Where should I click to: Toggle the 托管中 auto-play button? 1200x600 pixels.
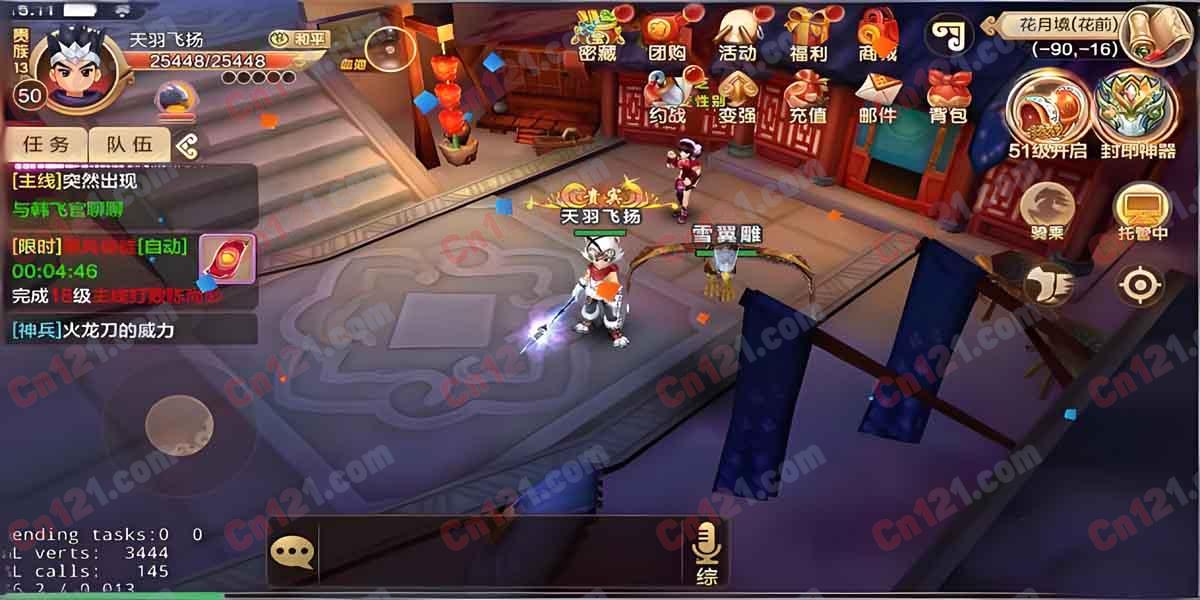pos(1141,210)
